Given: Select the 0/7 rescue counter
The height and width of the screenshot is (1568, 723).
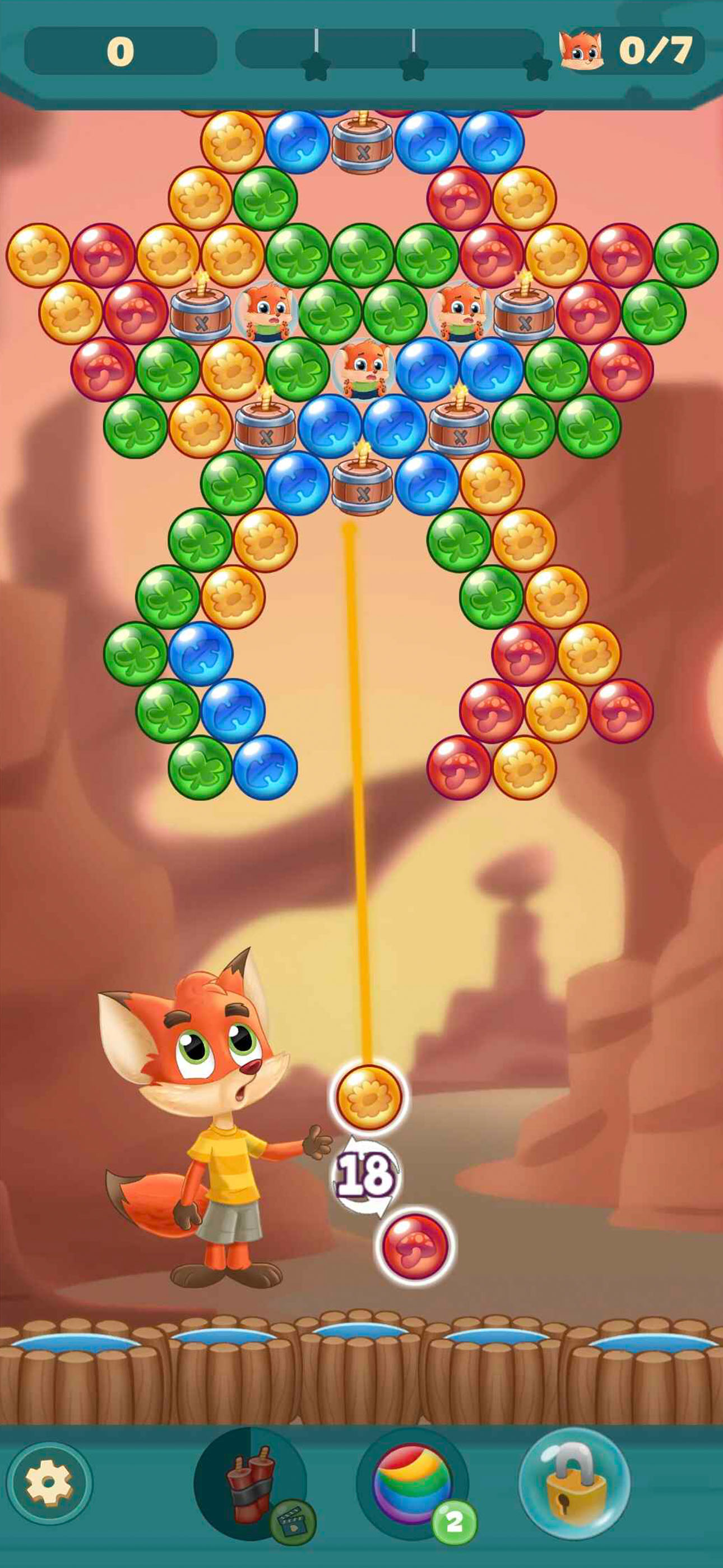Looking at the screenshot, I should pos(654,52).
